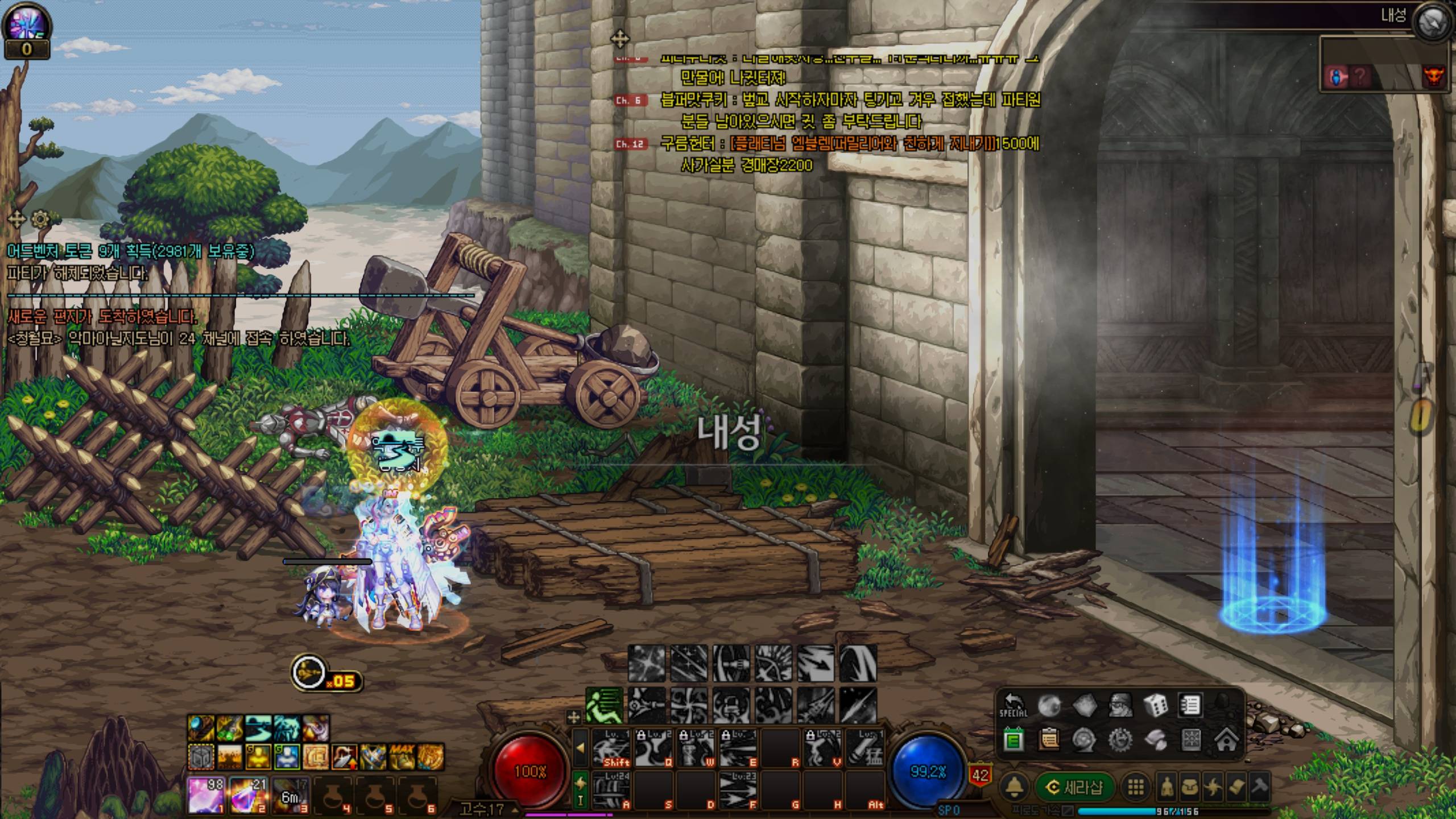Use the consumable in quick slot 1
Image resolution: width=1456 pixels, height=819 pixels.
pyautogui.click(x=206, y=795)
